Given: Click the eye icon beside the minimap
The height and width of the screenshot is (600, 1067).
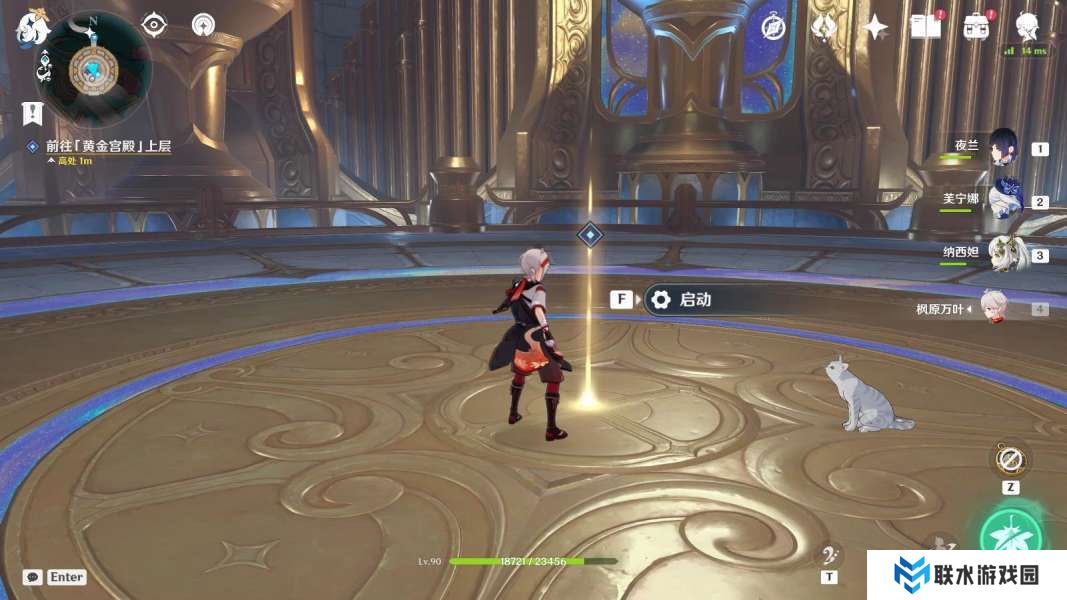Looking at the screenshot, I should click(x=154, y=25).
